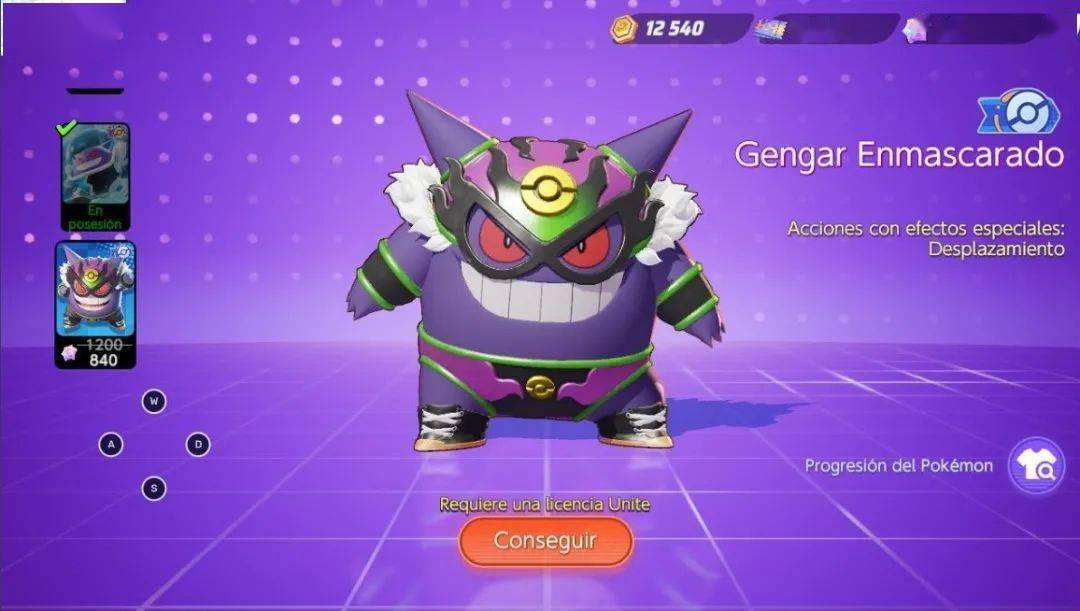Open Progresión del Pokémon outfit preview
The width and height of the screenshot is (1080, 611).
point(1036,466)
